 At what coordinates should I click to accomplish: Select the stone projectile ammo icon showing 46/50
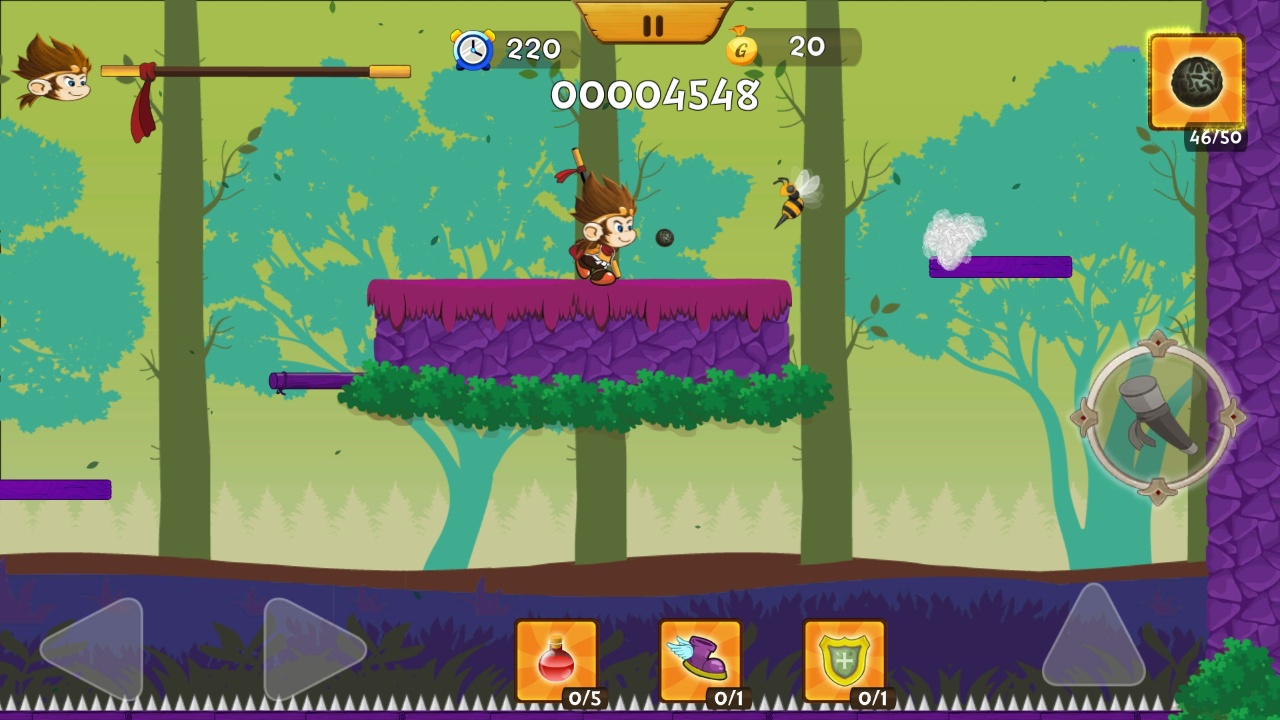(1196, 82)
